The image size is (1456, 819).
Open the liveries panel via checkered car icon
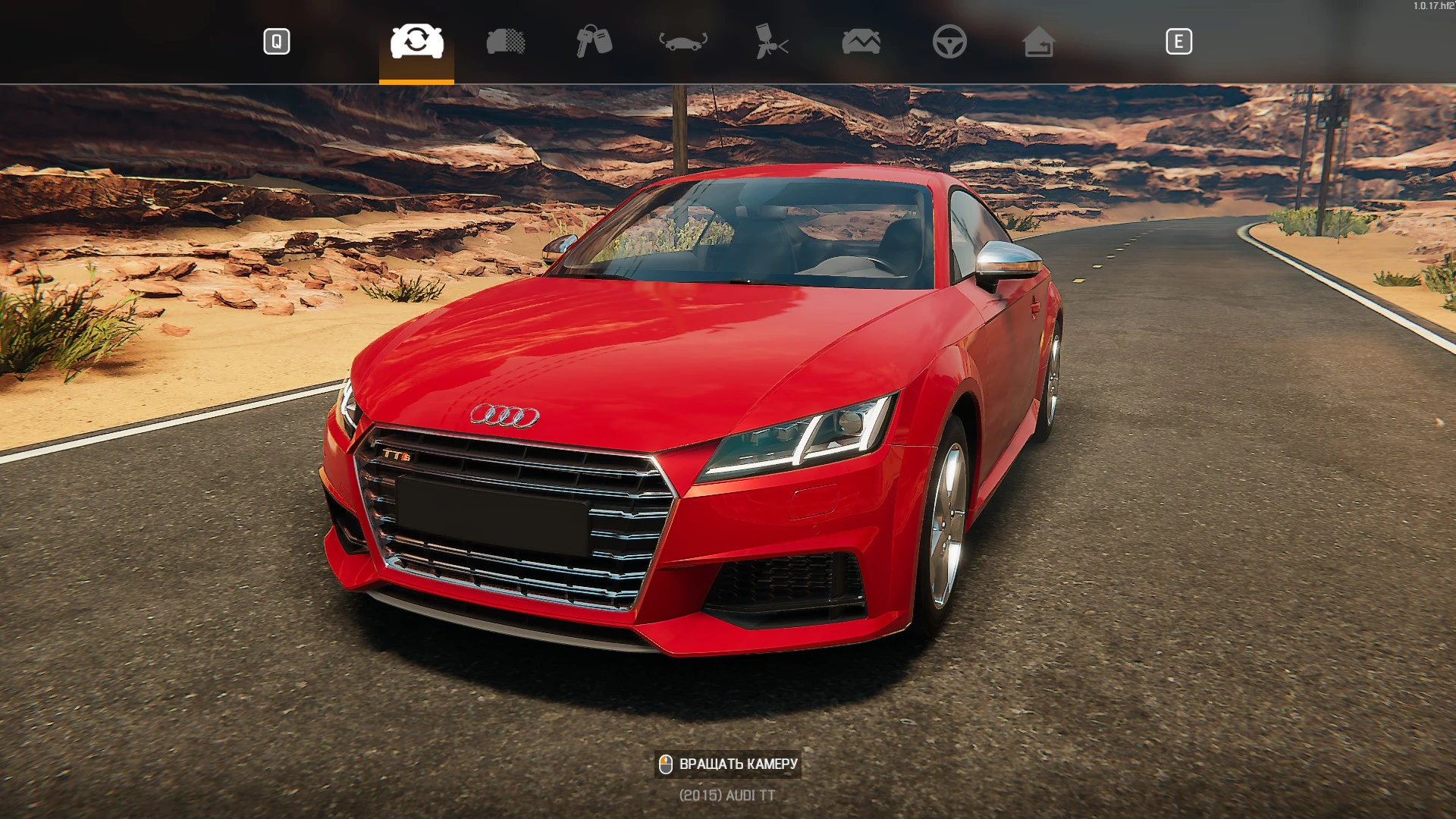pos(505,42)
